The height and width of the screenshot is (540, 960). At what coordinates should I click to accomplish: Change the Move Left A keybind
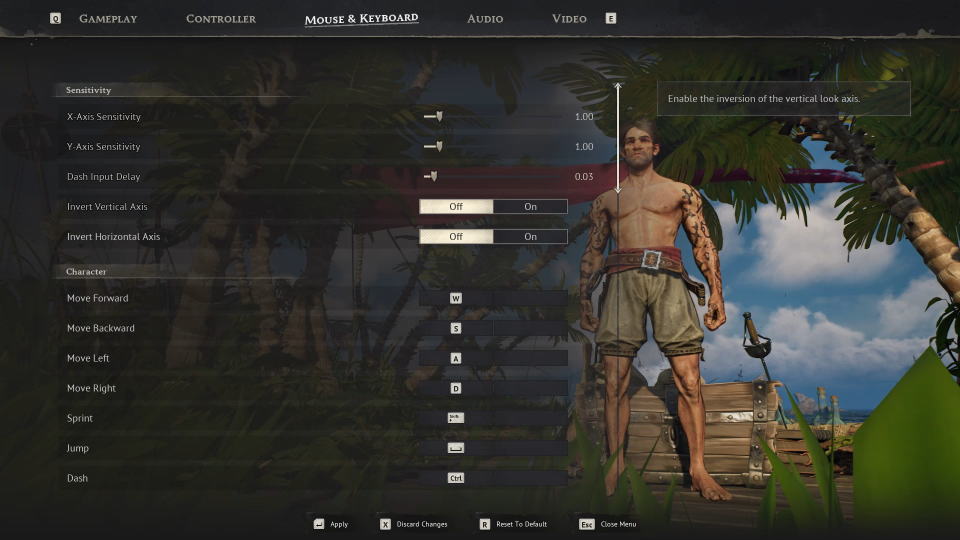[x=456, y=358]
